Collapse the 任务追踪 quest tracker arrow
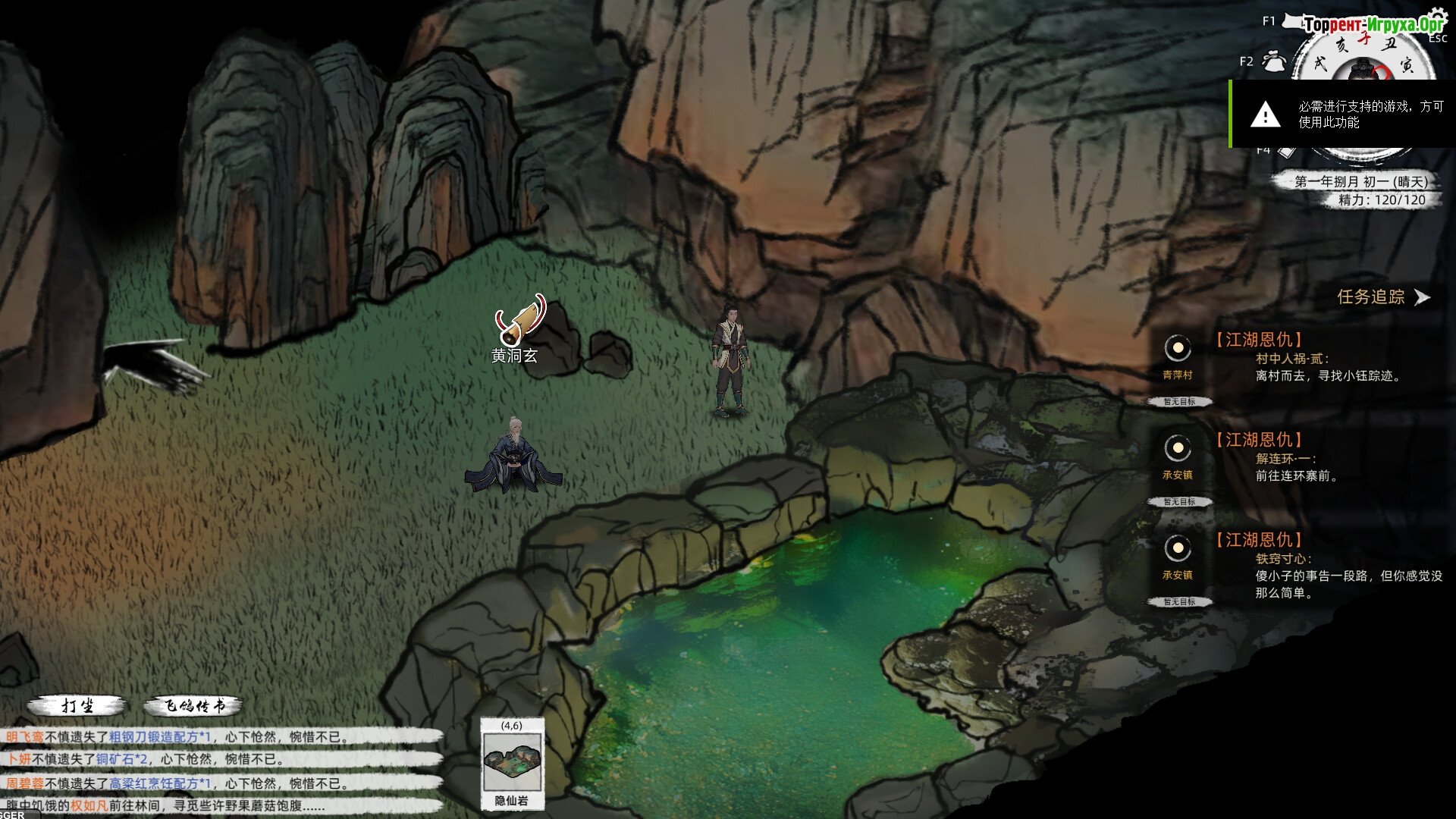 coord(1423,297)
